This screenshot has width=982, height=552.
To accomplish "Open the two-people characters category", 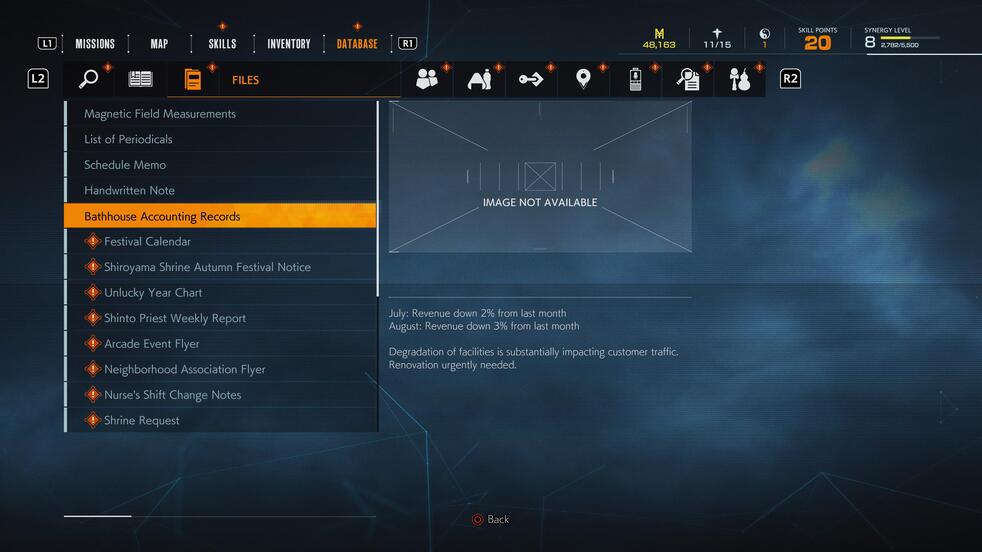I will [427, 79].
